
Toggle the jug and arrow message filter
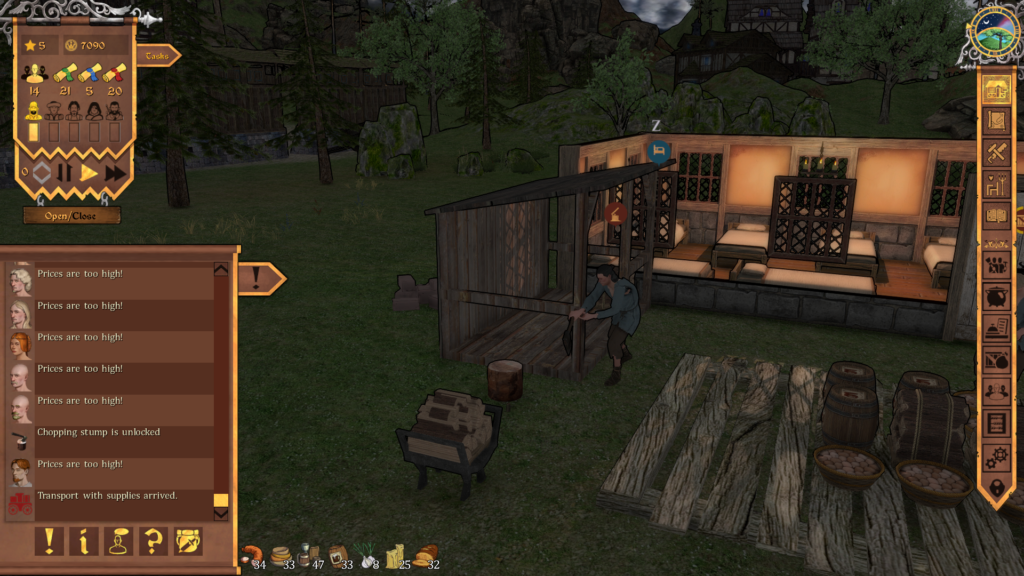(188, 541)
